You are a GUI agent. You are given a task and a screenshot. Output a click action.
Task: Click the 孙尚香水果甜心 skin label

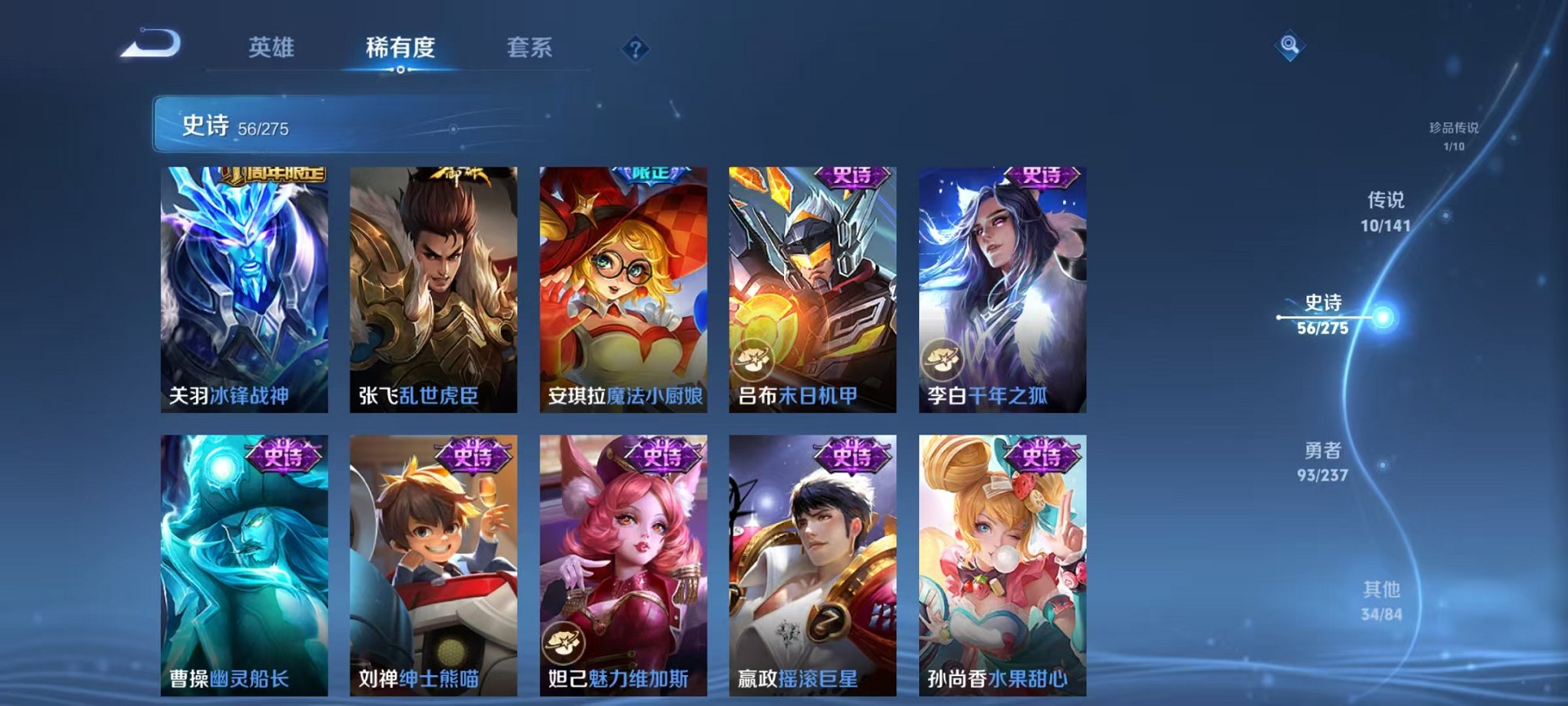pyautogui.click(x=997, y=680)
